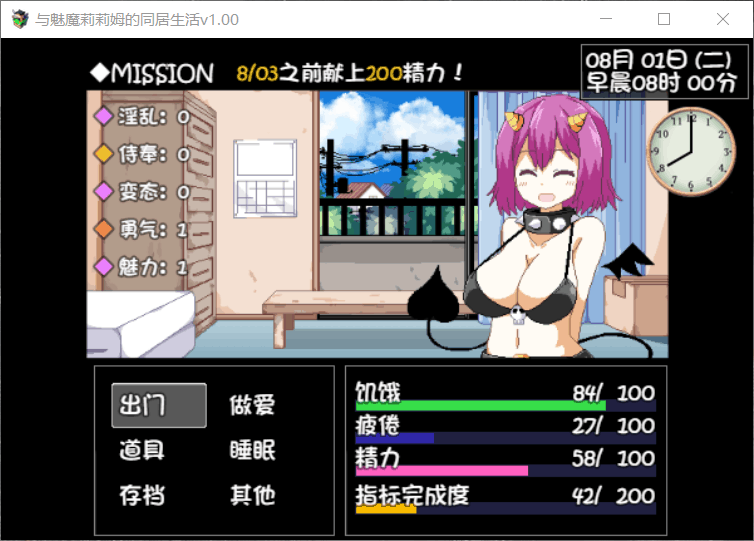This screenshot has width=754, height=541.
Task: Close the game window
Action: [723, 19]
